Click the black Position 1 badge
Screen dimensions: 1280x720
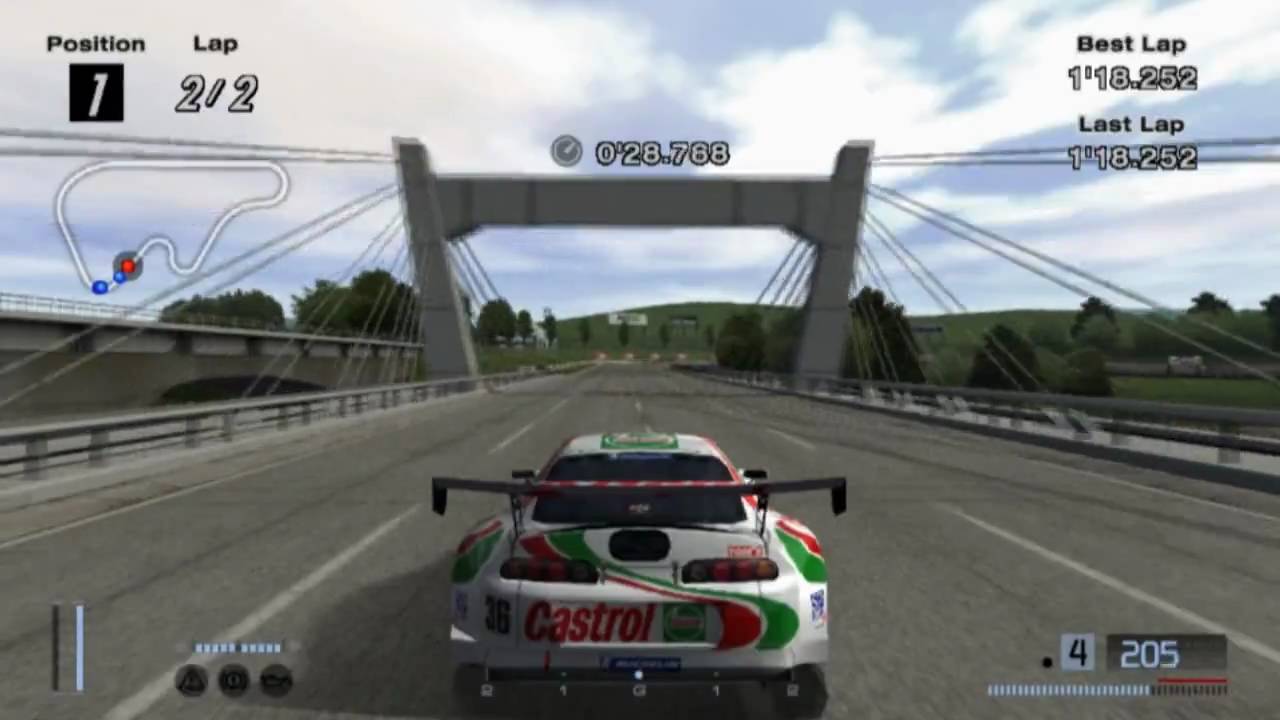click(96, 93)
